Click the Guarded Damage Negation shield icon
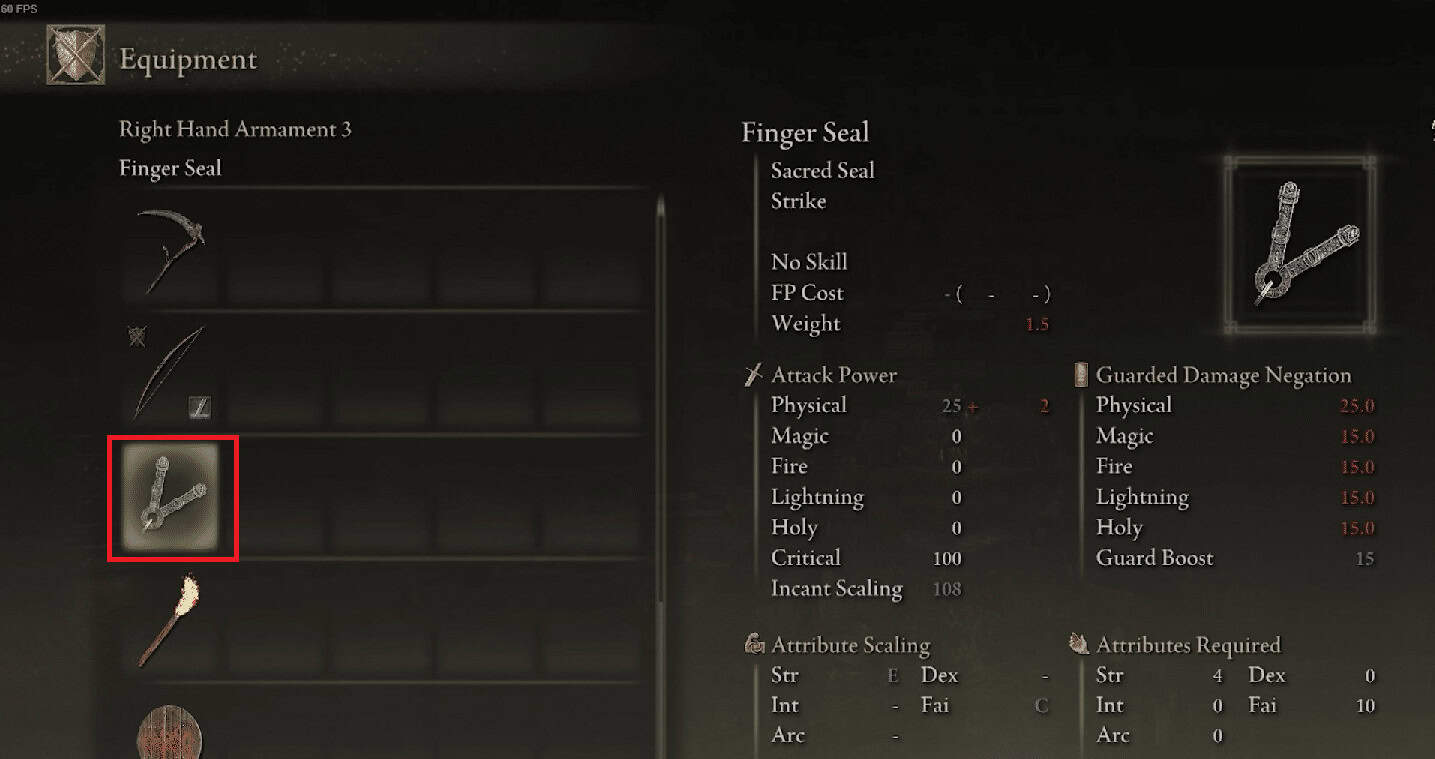The height and width of the screenshot is (759, 1435). pyautogui.click(x=1079, y=374)
